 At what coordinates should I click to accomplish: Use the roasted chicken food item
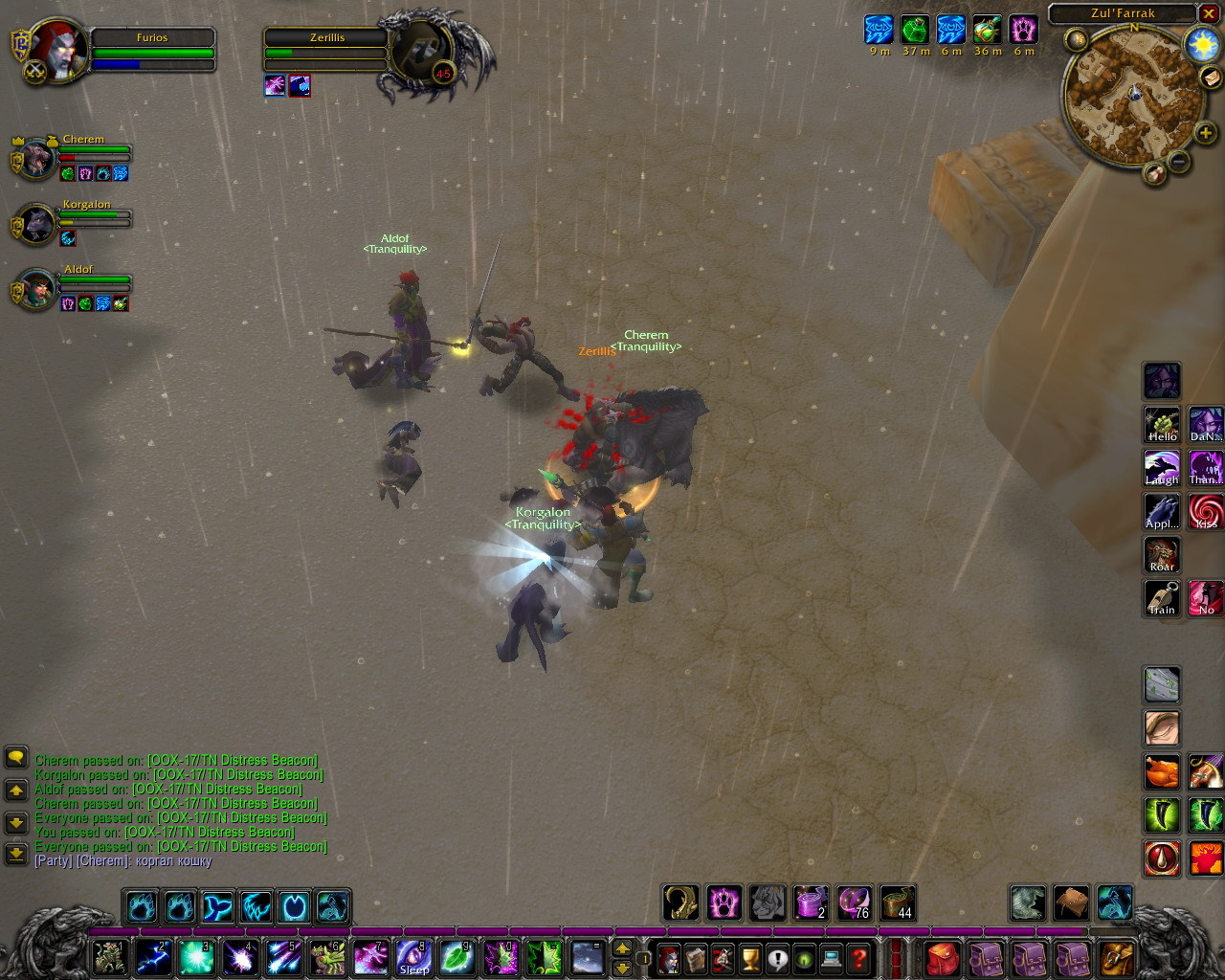click(1162, 771)
